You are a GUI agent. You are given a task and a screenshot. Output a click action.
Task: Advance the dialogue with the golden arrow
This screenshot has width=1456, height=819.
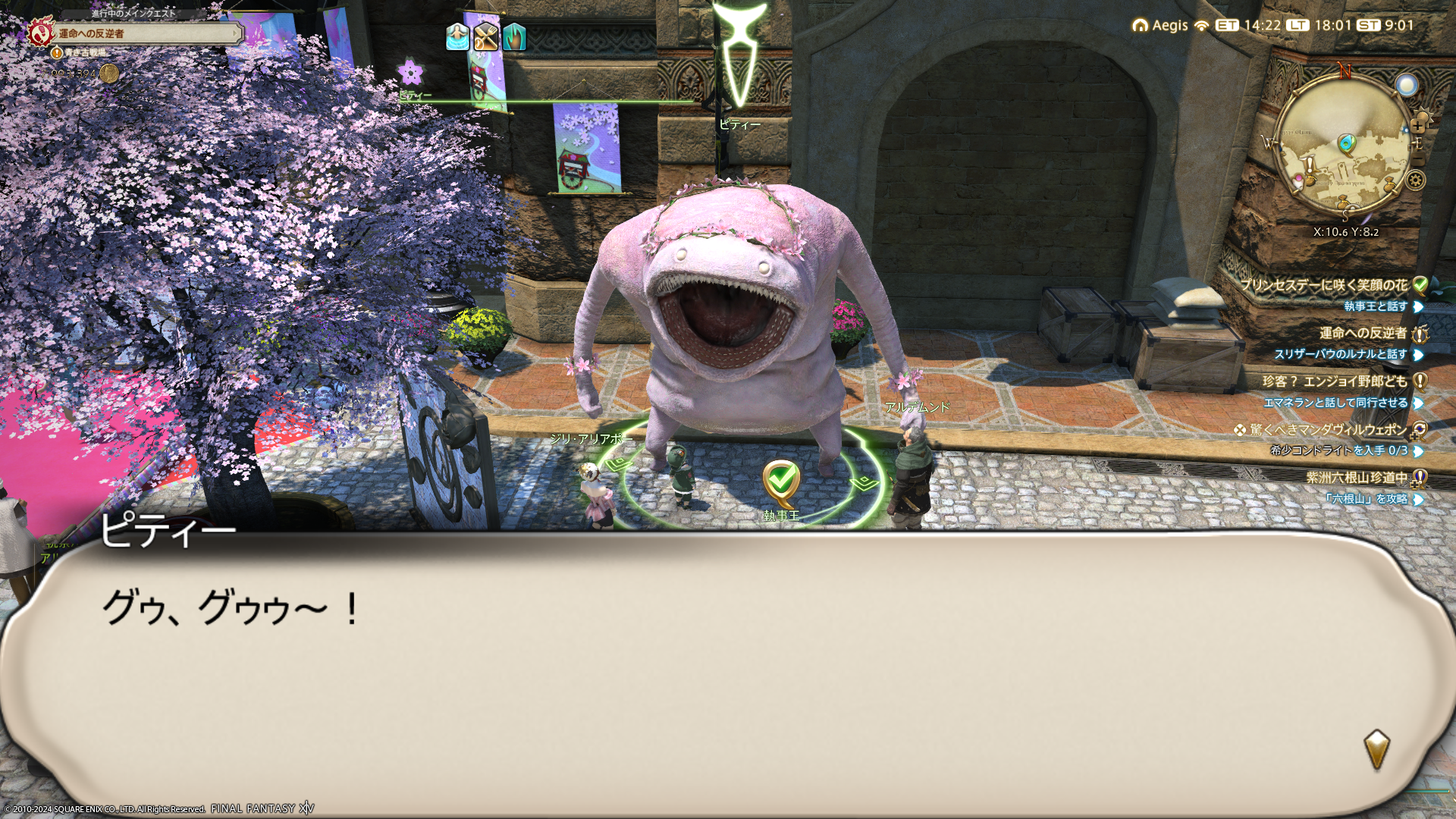pyautogui.click(x=1376, y=749)
